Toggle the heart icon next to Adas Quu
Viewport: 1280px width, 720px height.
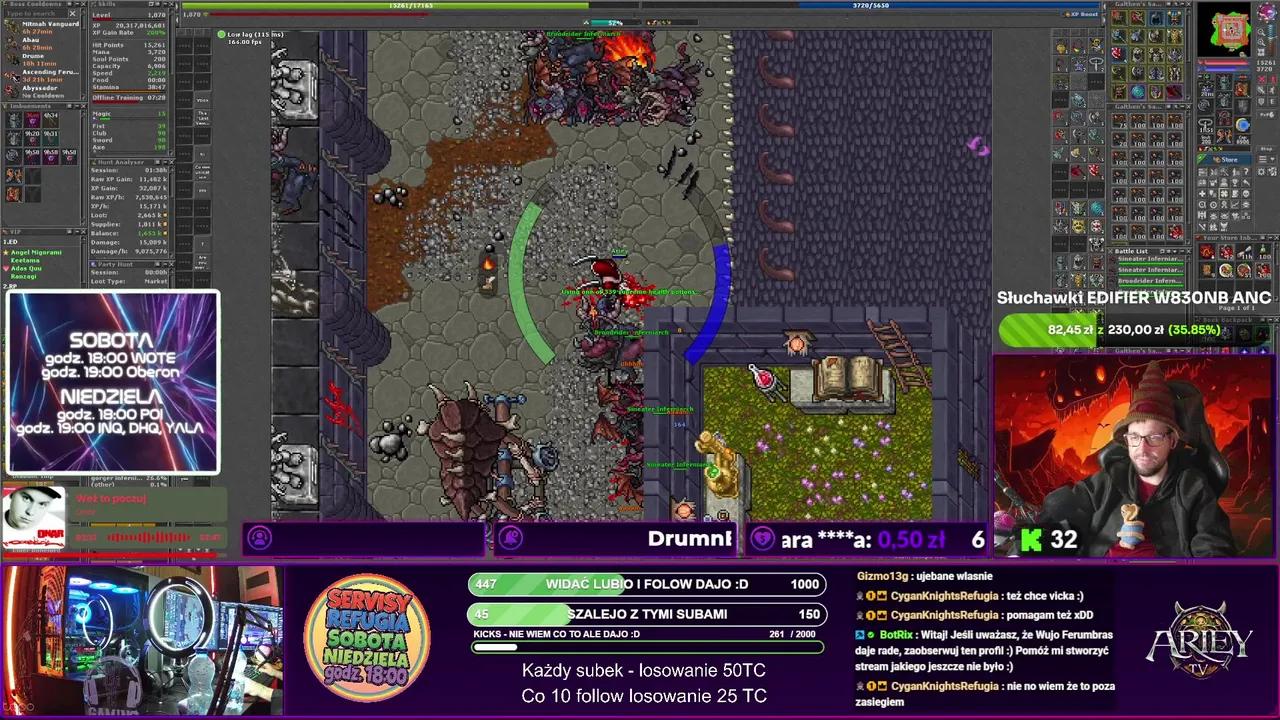(x=6, y=268)
